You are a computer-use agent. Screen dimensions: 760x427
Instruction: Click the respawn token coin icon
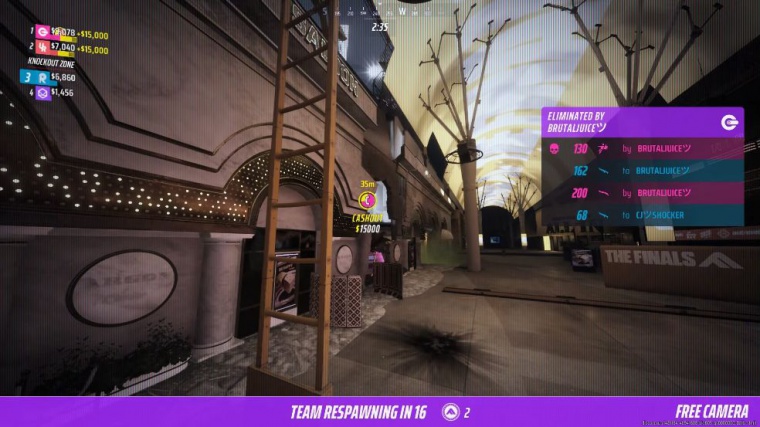pyautogui.click(x=450, y=412)
